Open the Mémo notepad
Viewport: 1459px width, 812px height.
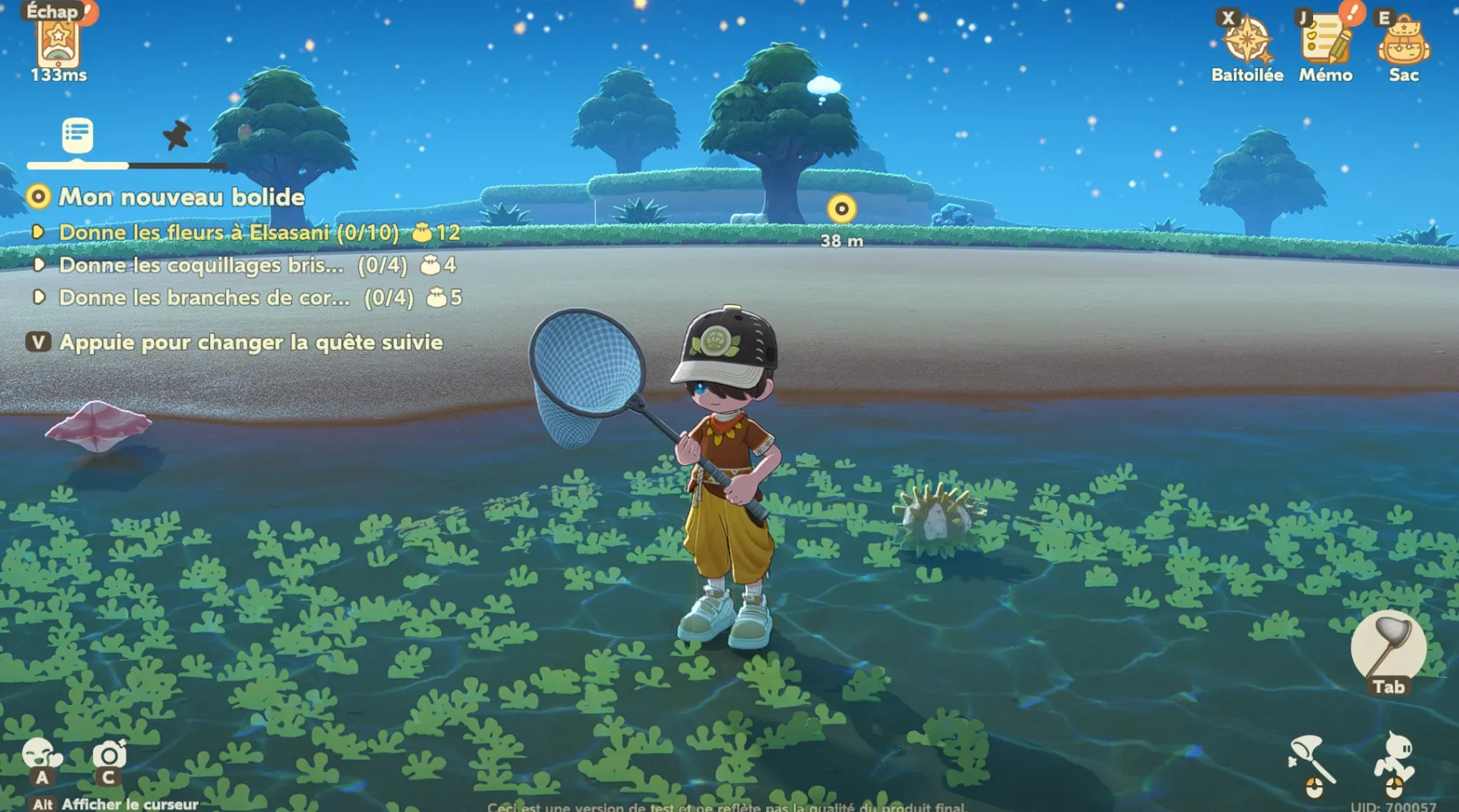coord(1325,42)
